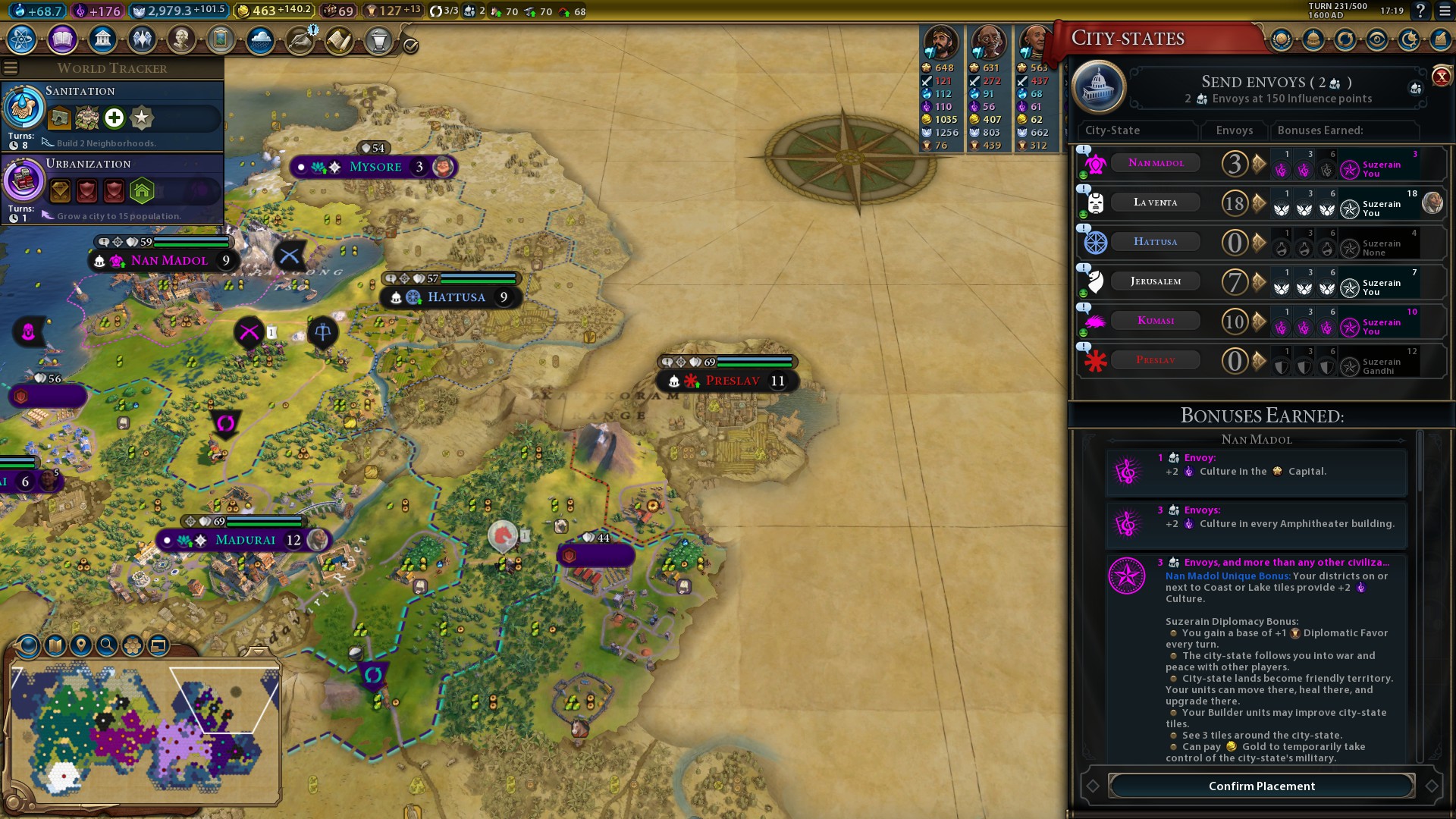Send an envoy to Nan Madol

pos(1260,164)
